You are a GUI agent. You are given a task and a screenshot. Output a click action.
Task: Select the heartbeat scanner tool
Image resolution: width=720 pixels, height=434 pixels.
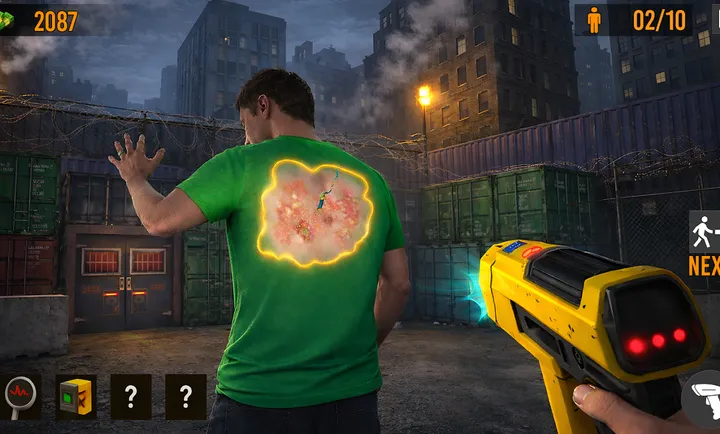click(x=20, y=397)
